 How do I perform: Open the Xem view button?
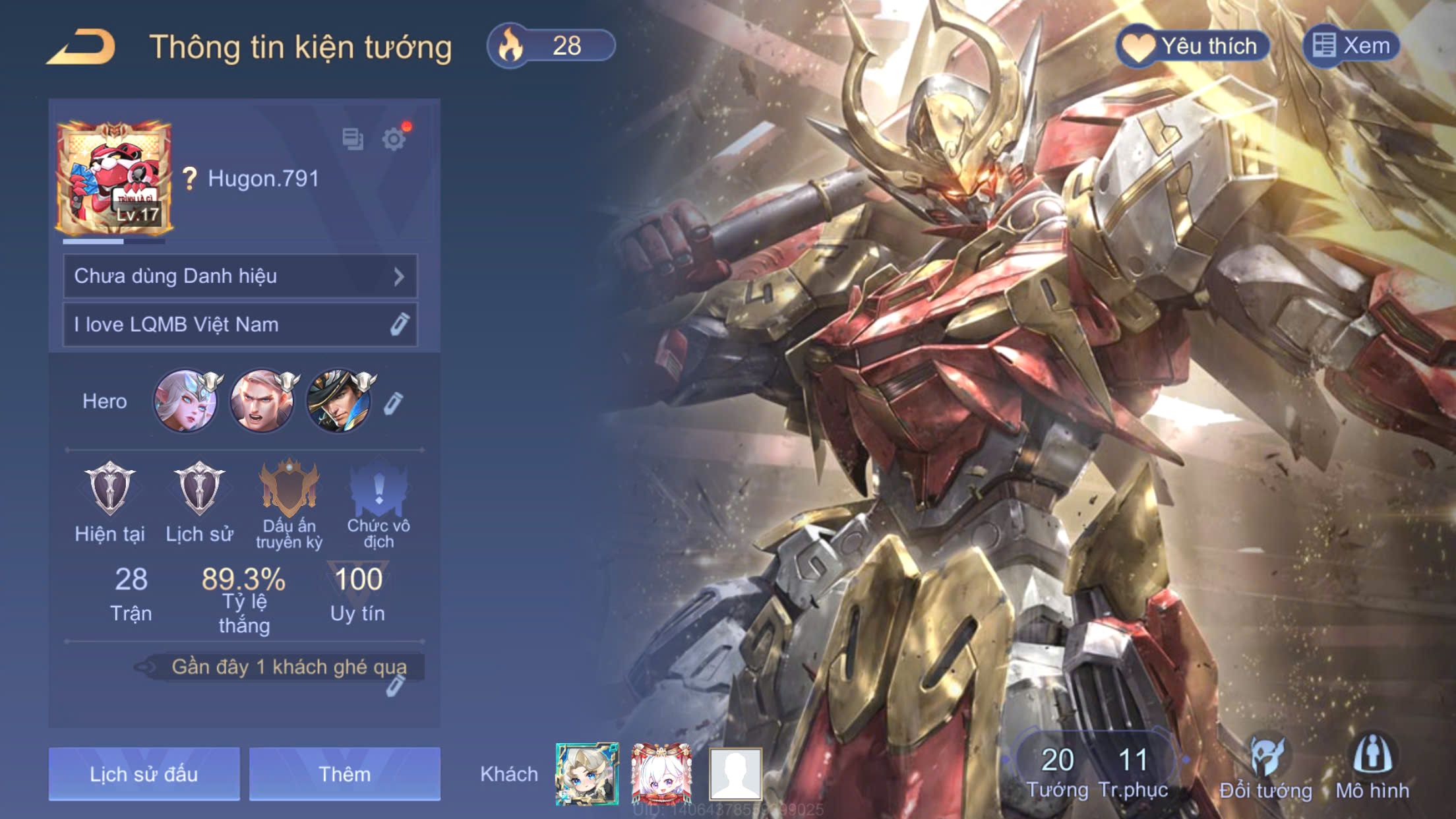coord(1351,46)
